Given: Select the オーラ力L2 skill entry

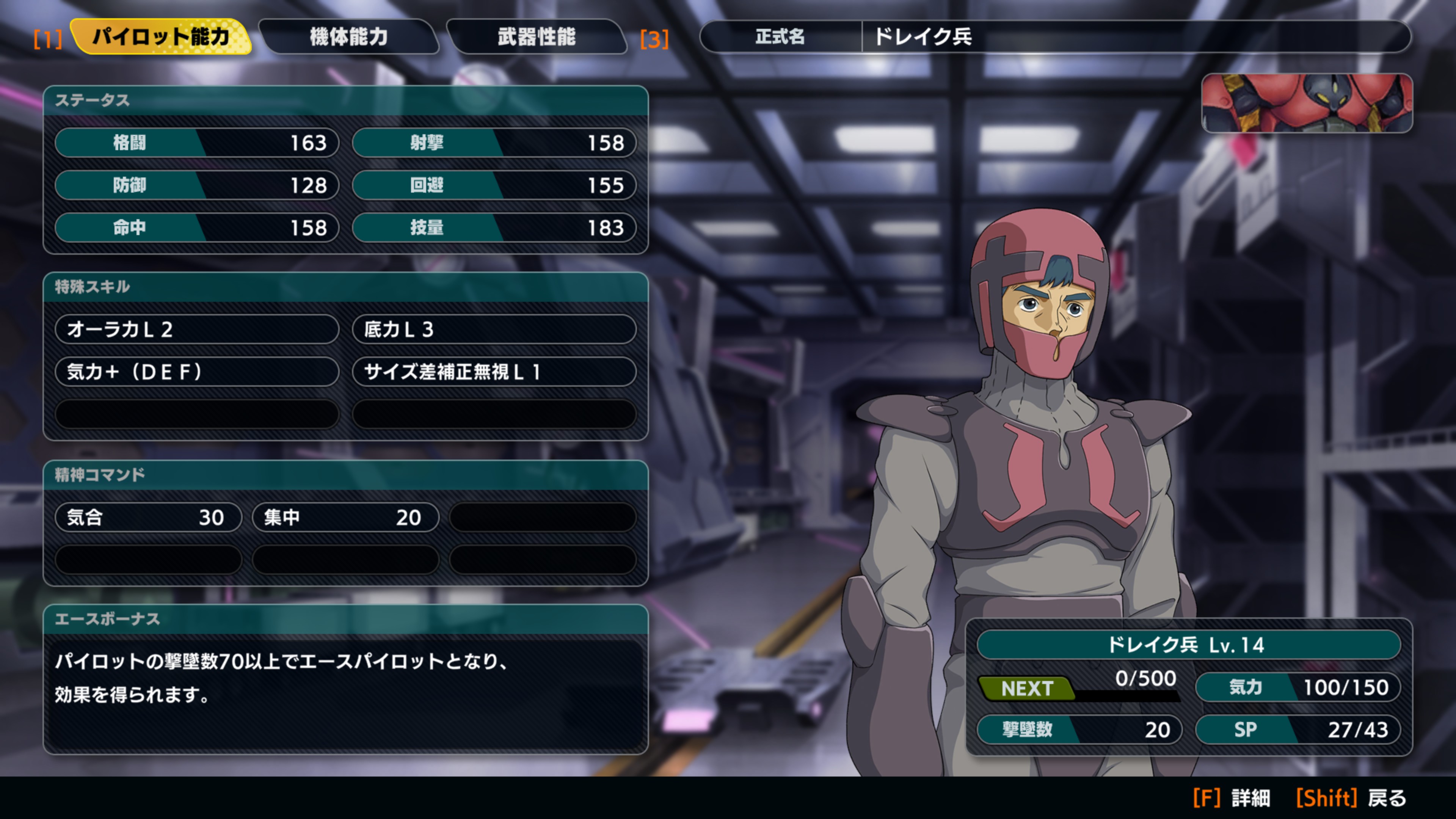Looking at the screenshot, I should pyautogui.click(x=197, y=329).
